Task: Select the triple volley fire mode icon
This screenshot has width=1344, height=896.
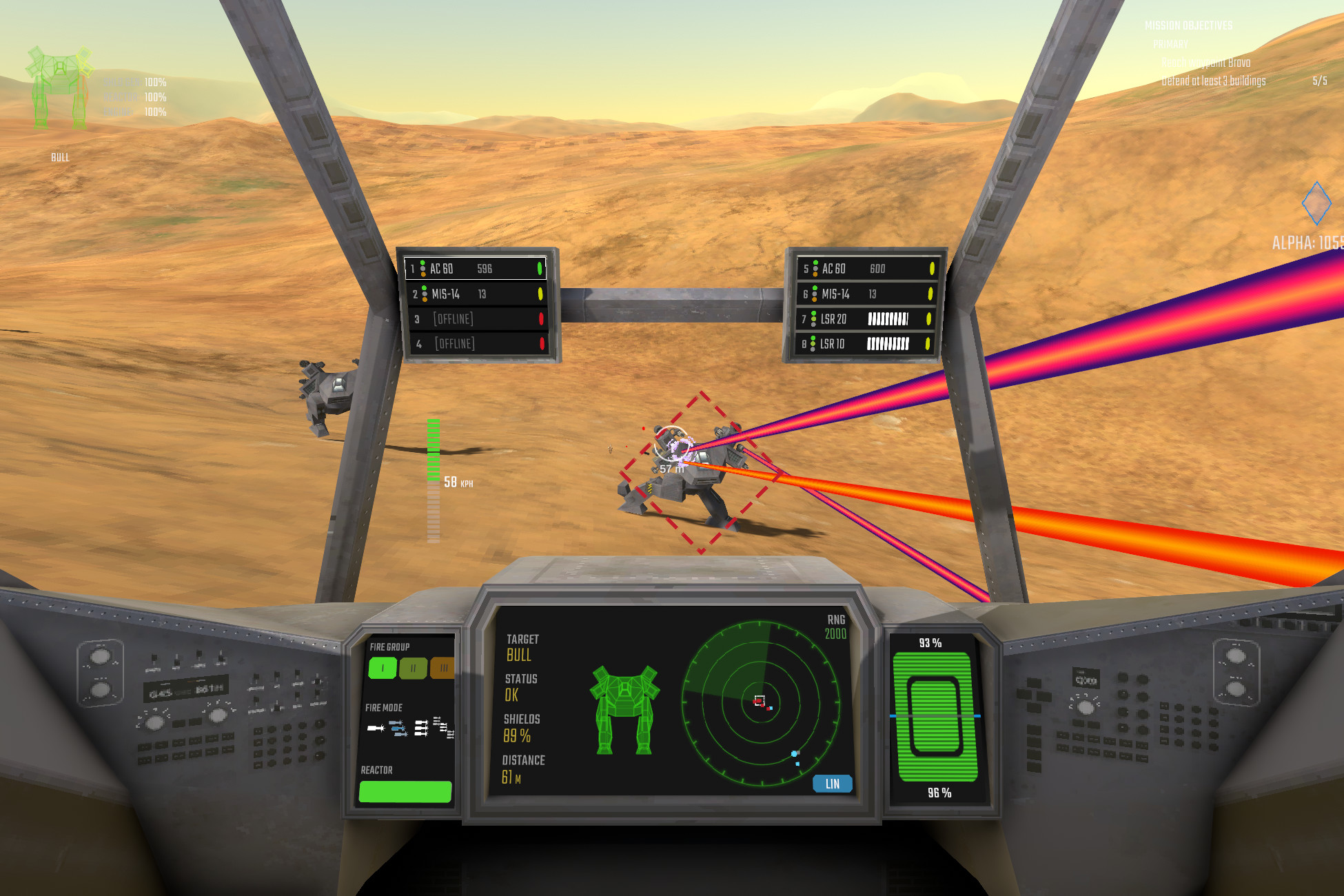Action: tap(421, 729)
